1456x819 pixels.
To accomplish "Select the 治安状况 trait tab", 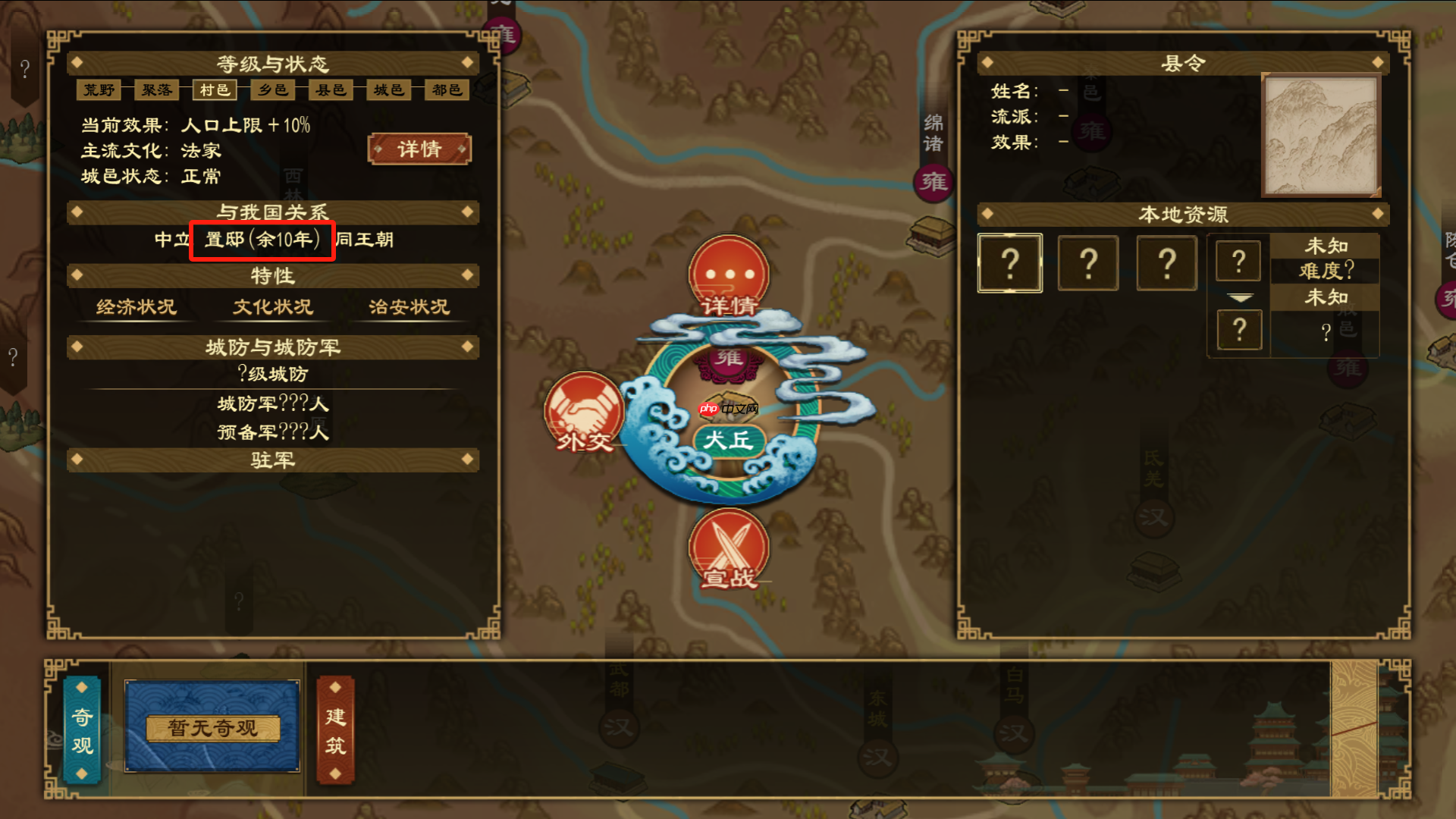I will (409, 307).
